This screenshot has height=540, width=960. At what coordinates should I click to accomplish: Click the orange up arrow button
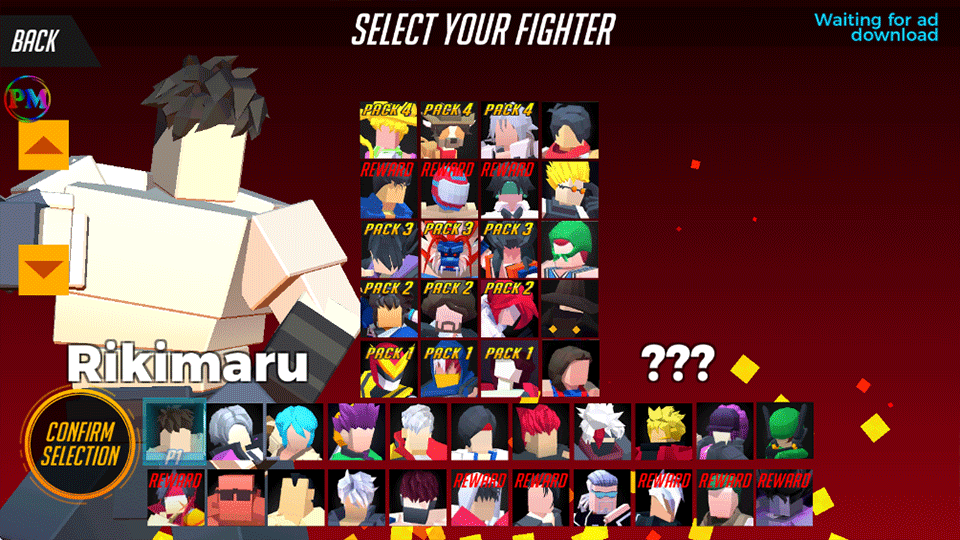coord(44,146)
